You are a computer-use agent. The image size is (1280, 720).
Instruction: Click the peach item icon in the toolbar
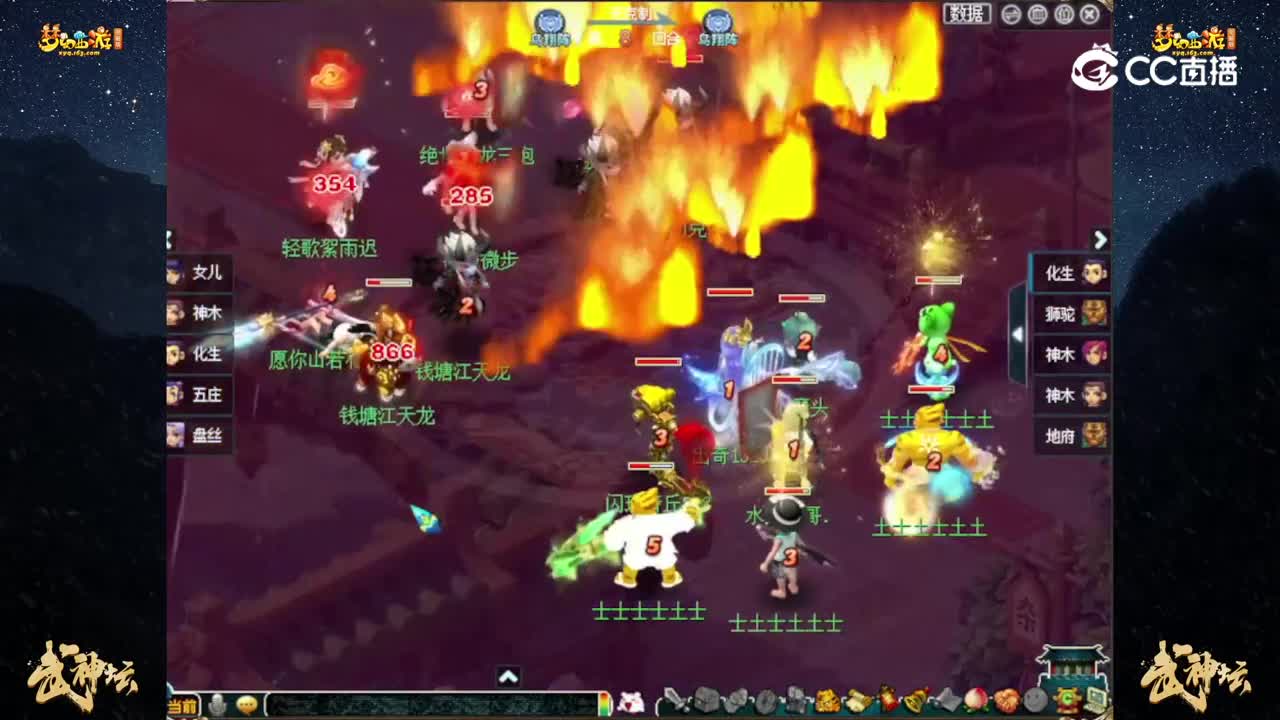[x=977, y=702]
